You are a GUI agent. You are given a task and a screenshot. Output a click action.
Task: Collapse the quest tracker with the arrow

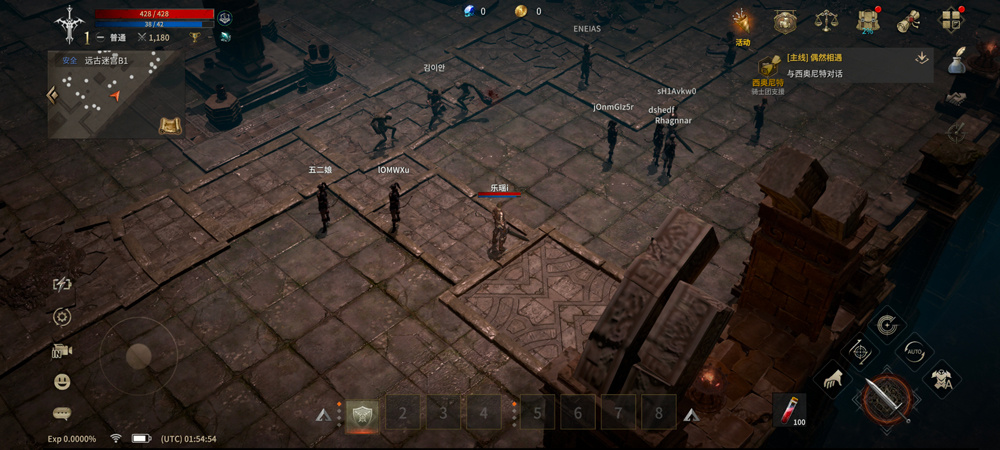coord(921,58)
